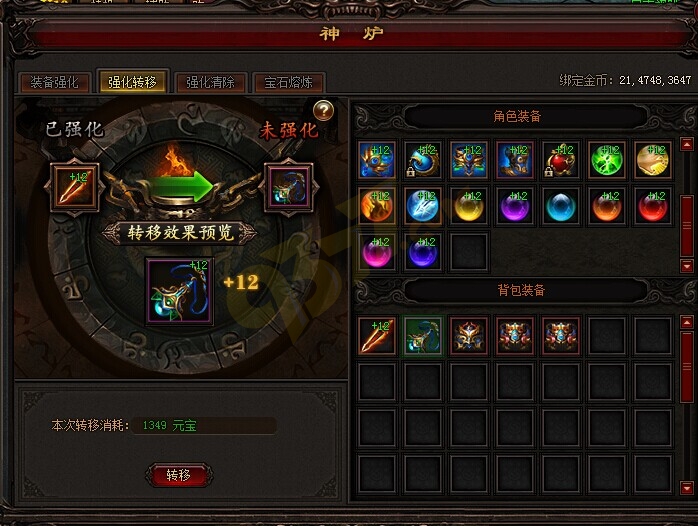Switch to the 装备强化 tab
This screenshot has height=526, width=698.
tap(54, 83)
